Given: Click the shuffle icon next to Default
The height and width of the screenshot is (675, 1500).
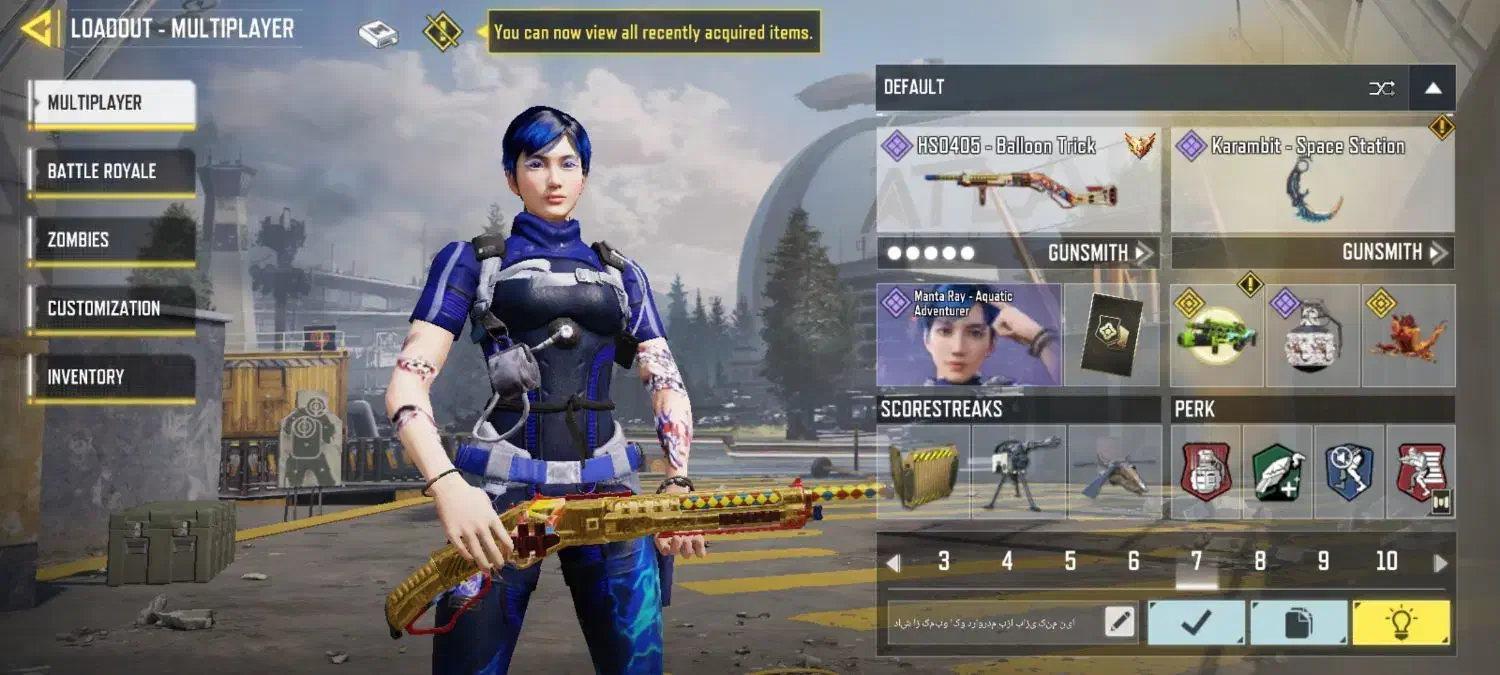Looking at the screenshot, I should pos(1382,88).
